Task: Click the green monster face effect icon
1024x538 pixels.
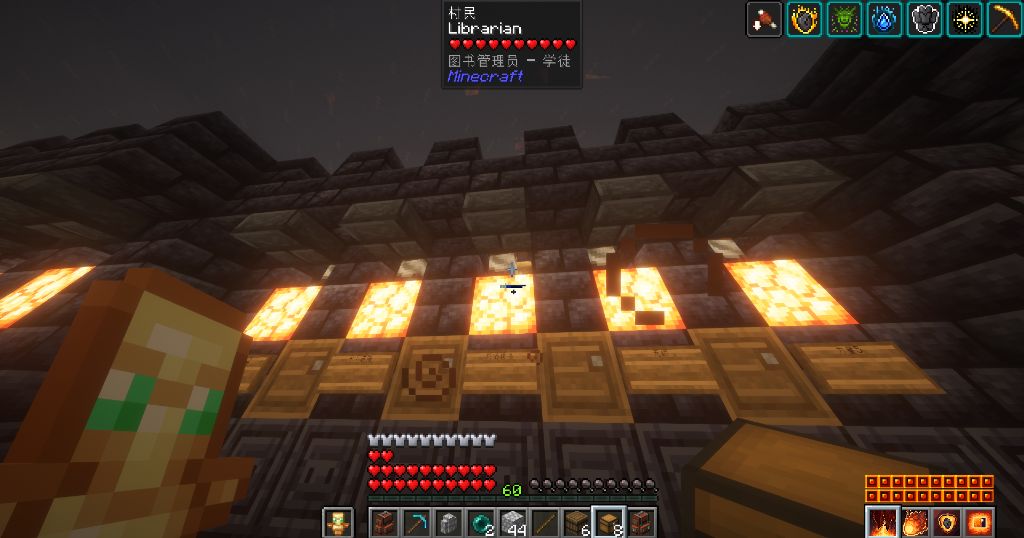Action: 844,19
